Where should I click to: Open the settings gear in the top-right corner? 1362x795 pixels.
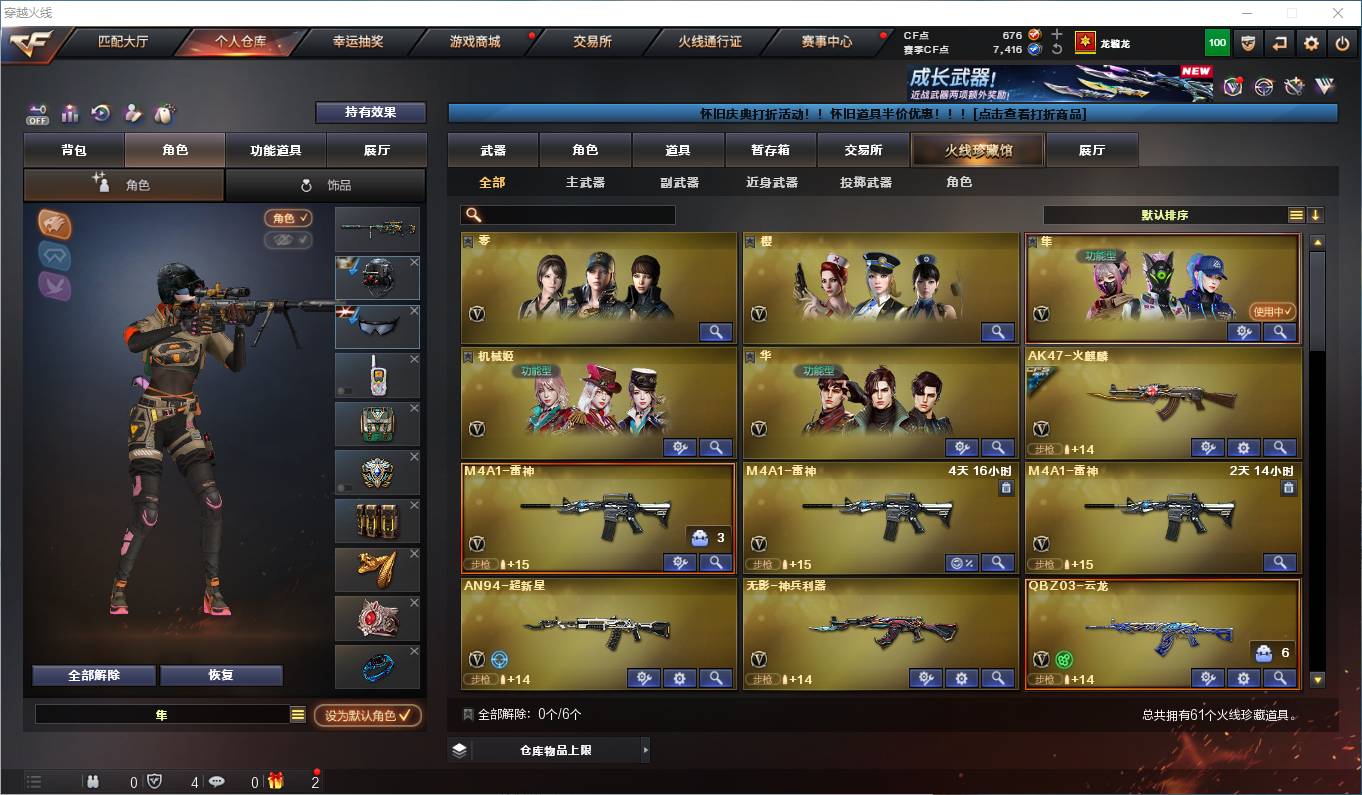(x=1312, y=42)
